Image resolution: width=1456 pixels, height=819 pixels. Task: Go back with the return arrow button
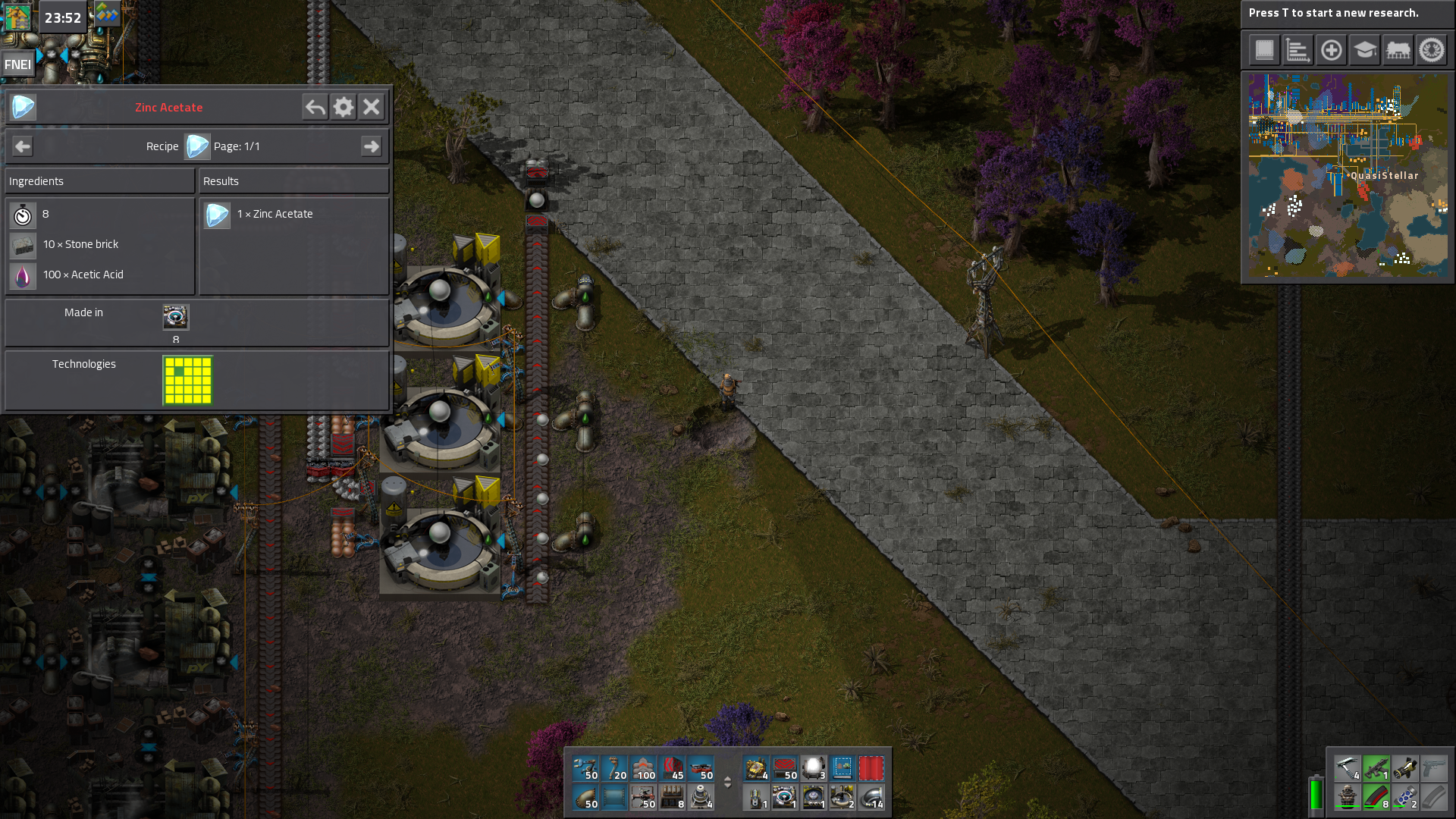(x=315, y=107)
